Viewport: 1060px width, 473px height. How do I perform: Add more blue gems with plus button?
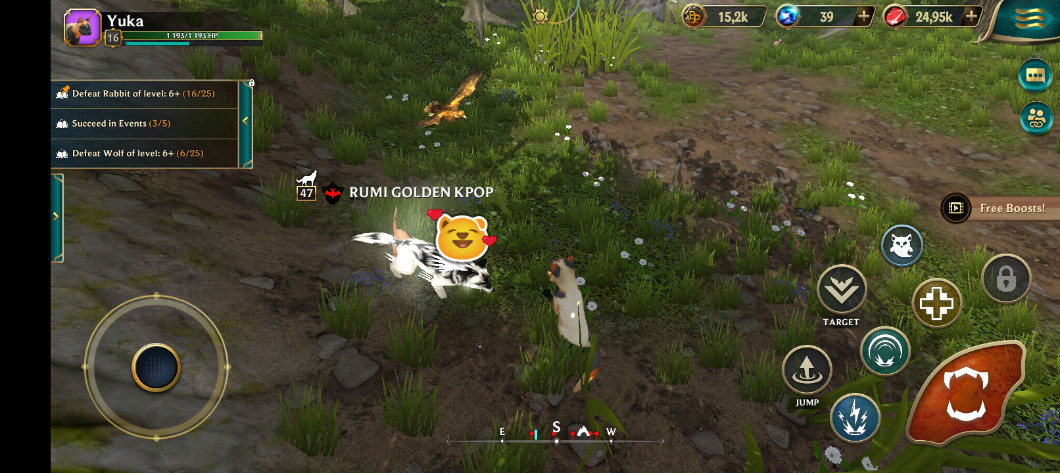pos(864,17)
